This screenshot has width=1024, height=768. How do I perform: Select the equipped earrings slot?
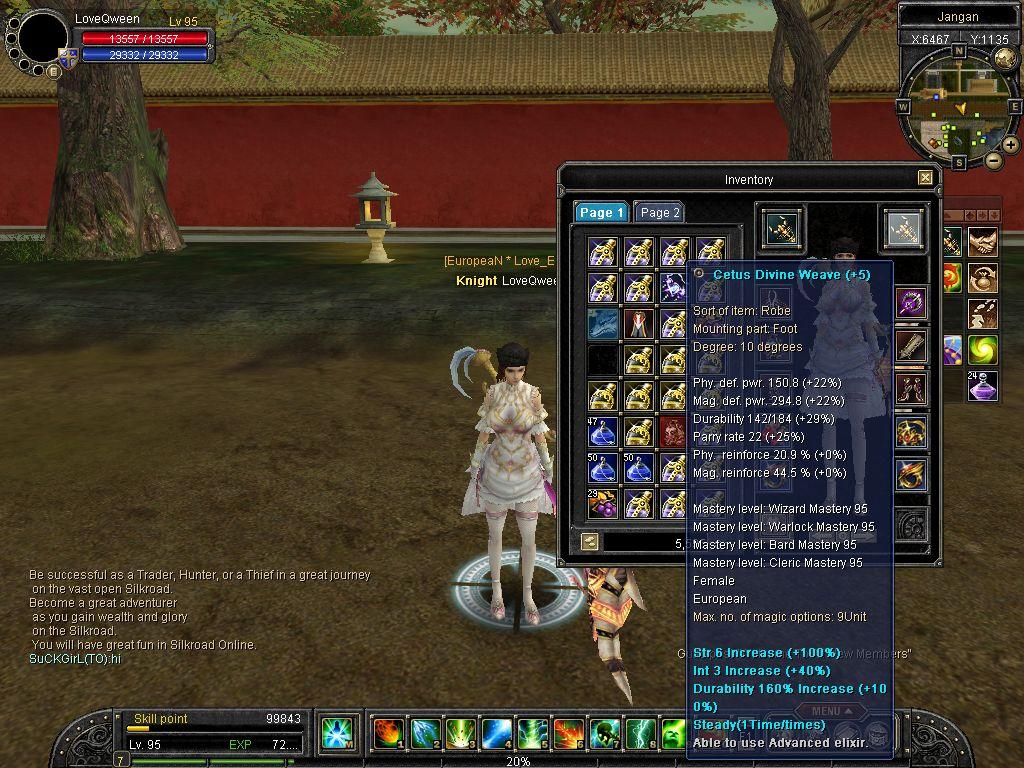[910, 388]
